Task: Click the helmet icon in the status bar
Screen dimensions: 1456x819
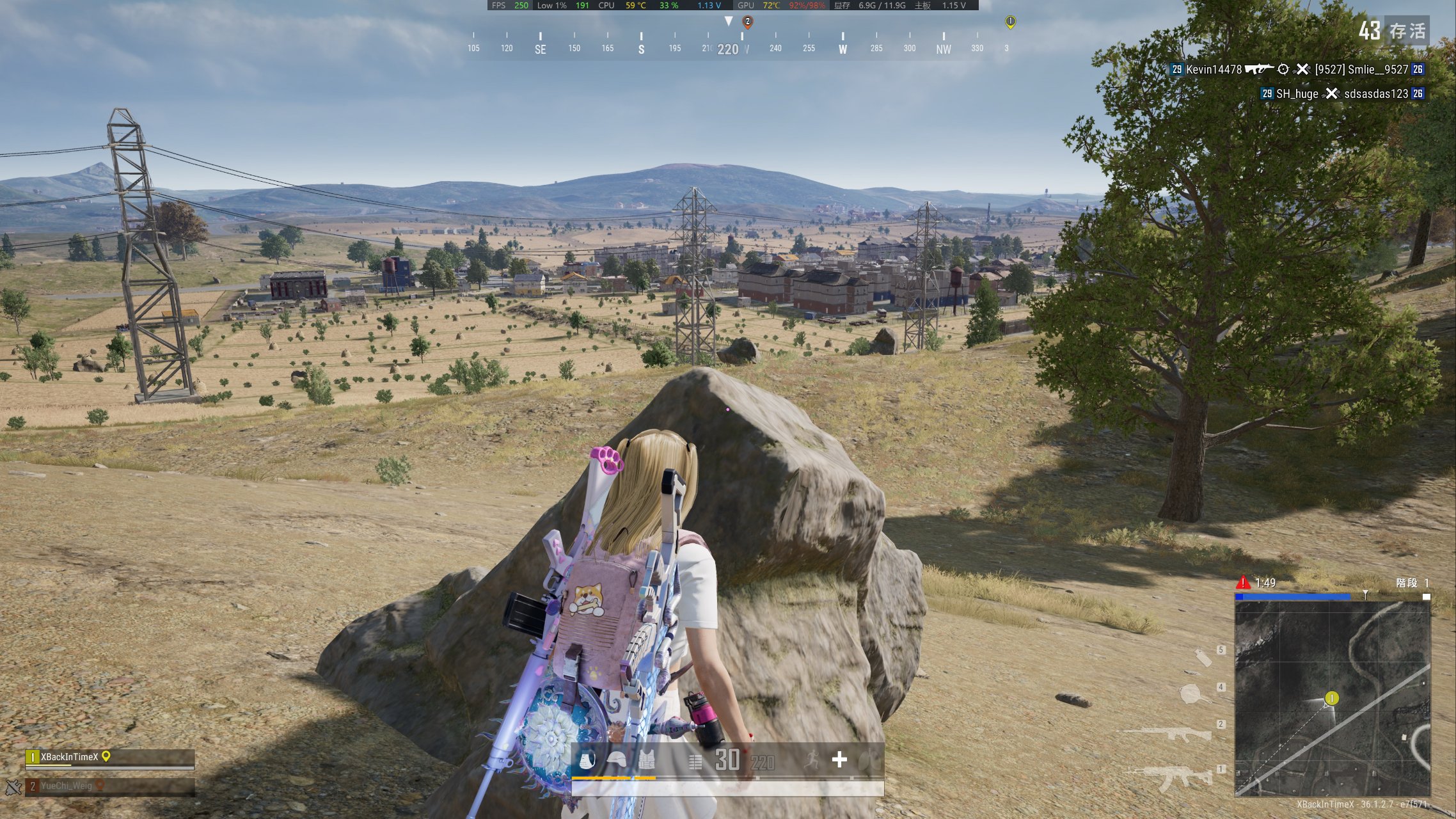Action: point(617,761)
